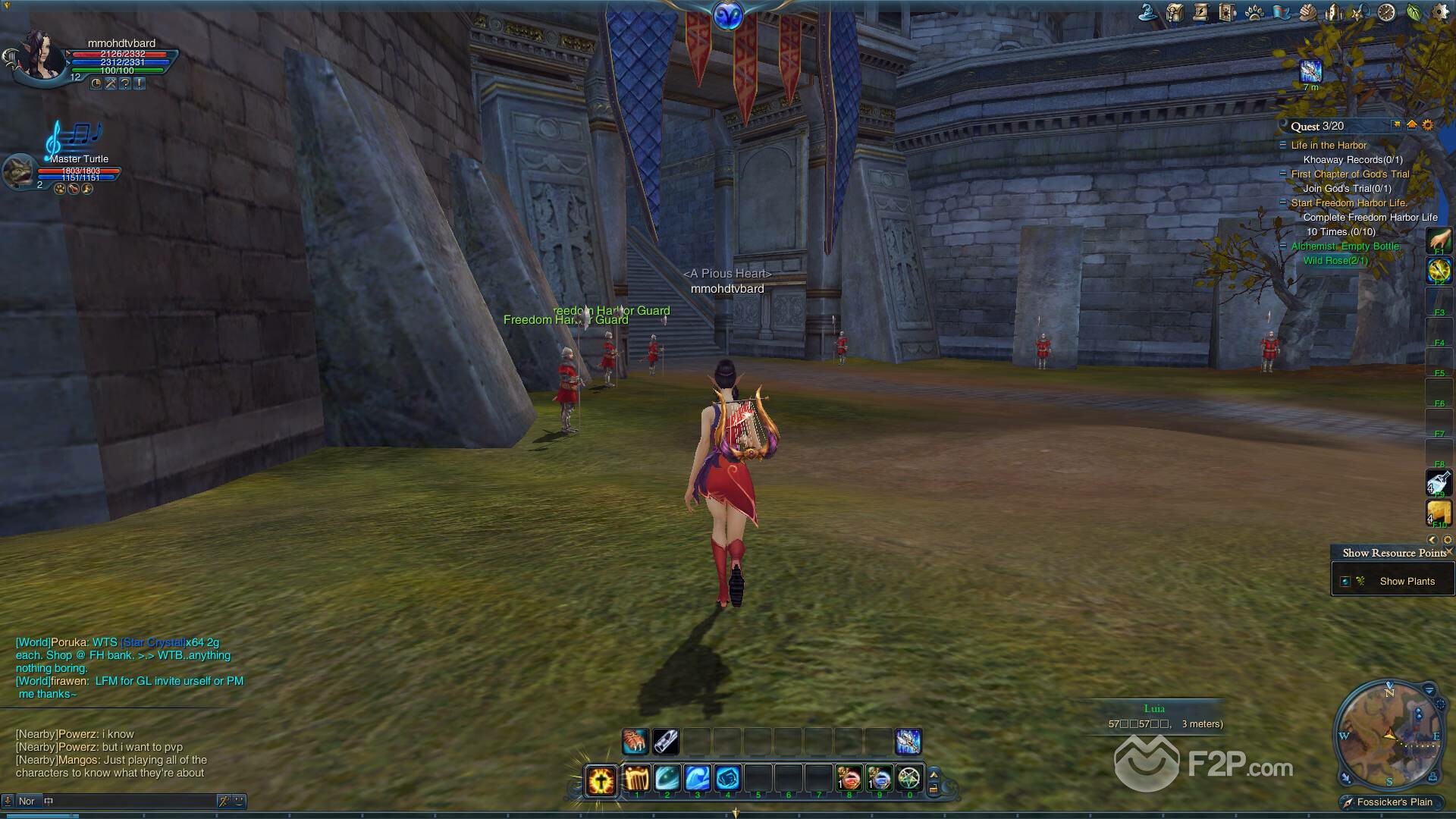Viewport: 1456px width, 819px height.
Task: Click the Master Turtle pet portrait
Action: coord(18,171)
